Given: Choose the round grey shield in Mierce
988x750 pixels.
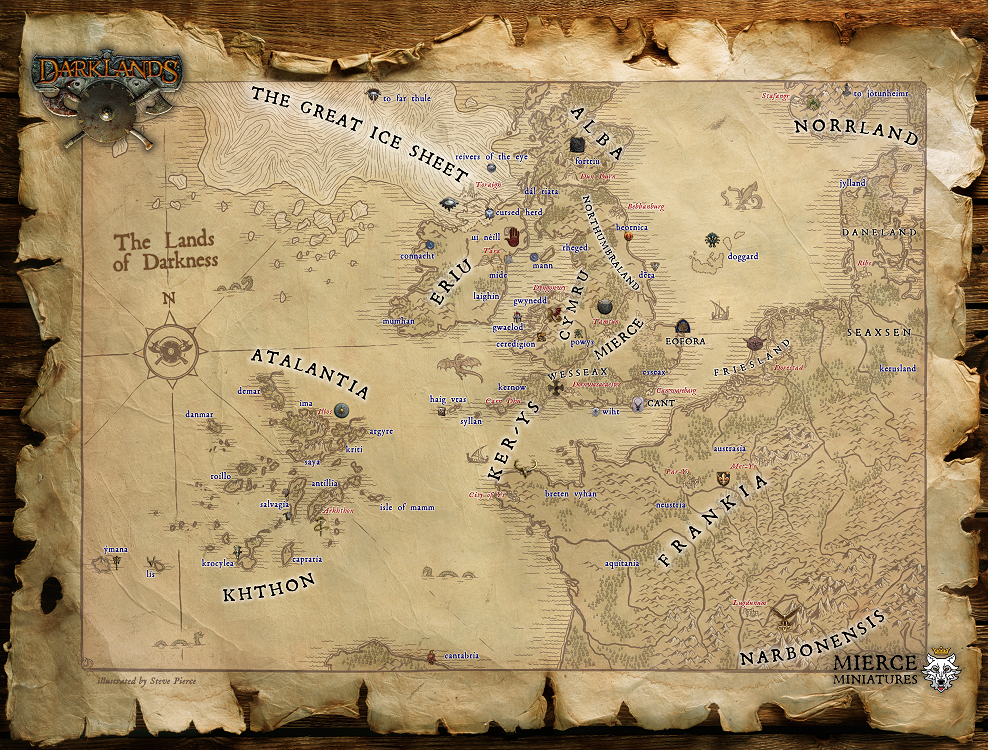Looking at the screenshot, I should 605,307.
